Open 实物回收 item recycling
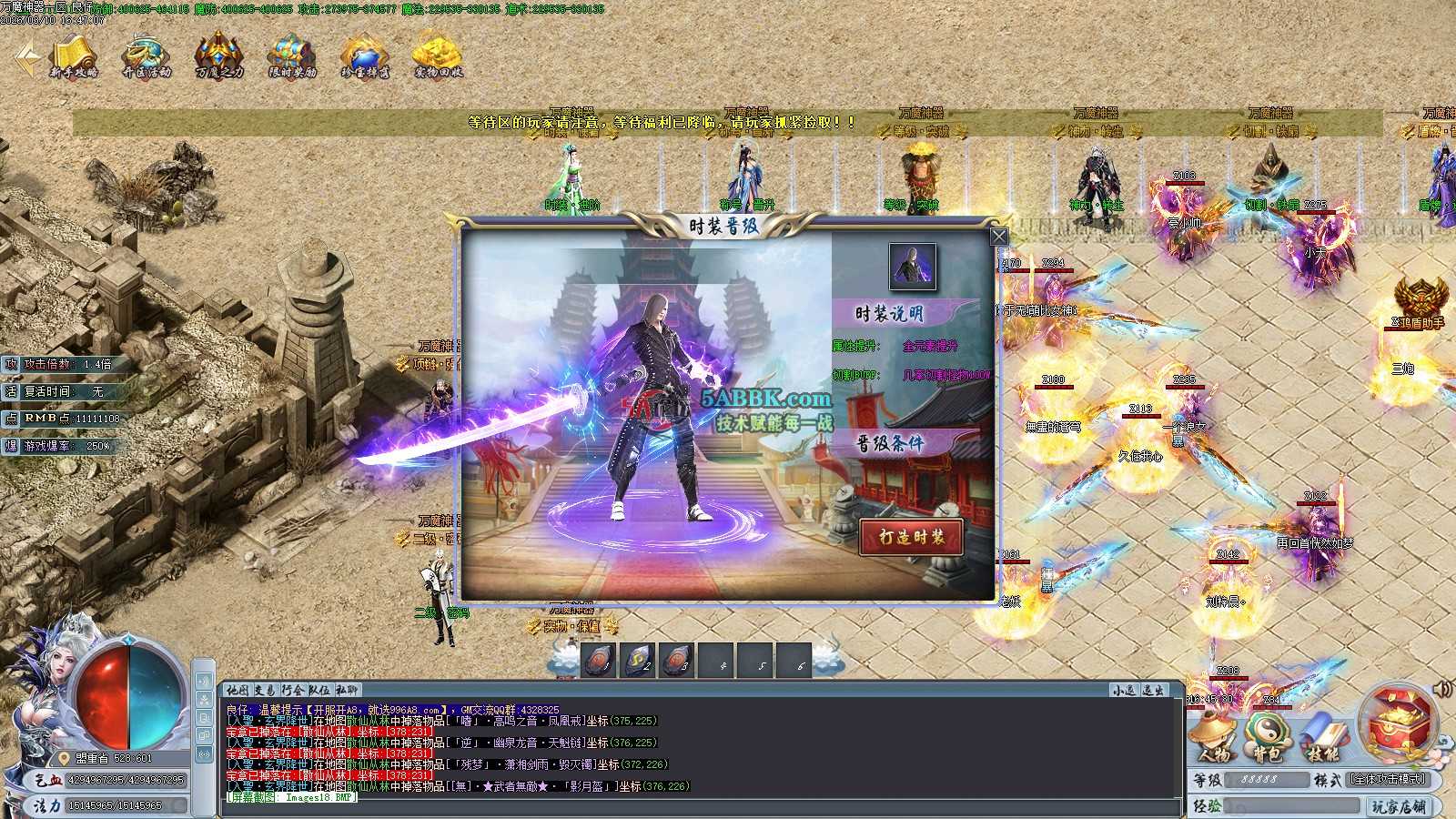 (438, 57)
